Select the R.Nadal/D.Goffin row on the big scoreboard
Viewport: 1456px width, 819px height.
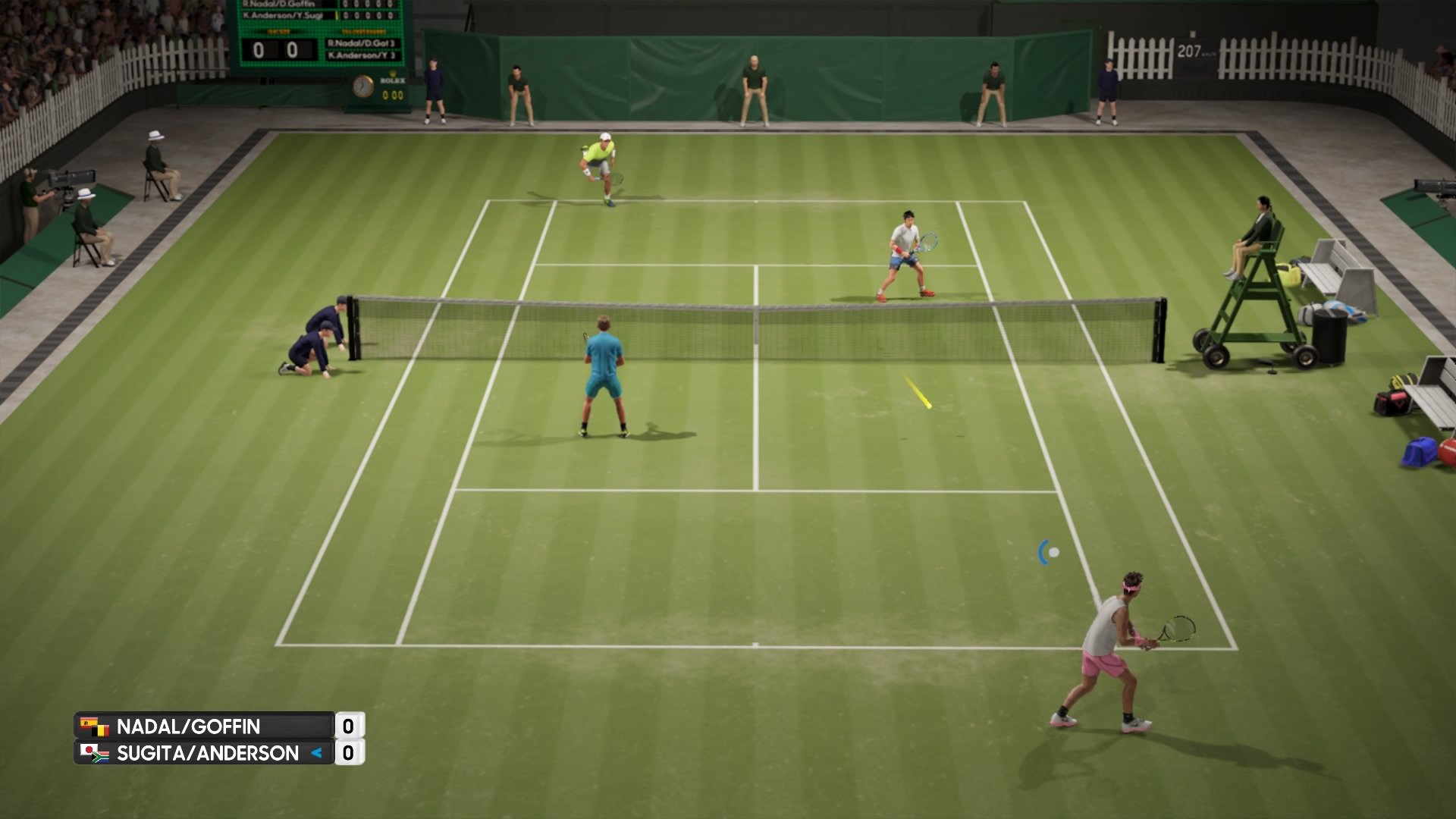coord(278,5)
